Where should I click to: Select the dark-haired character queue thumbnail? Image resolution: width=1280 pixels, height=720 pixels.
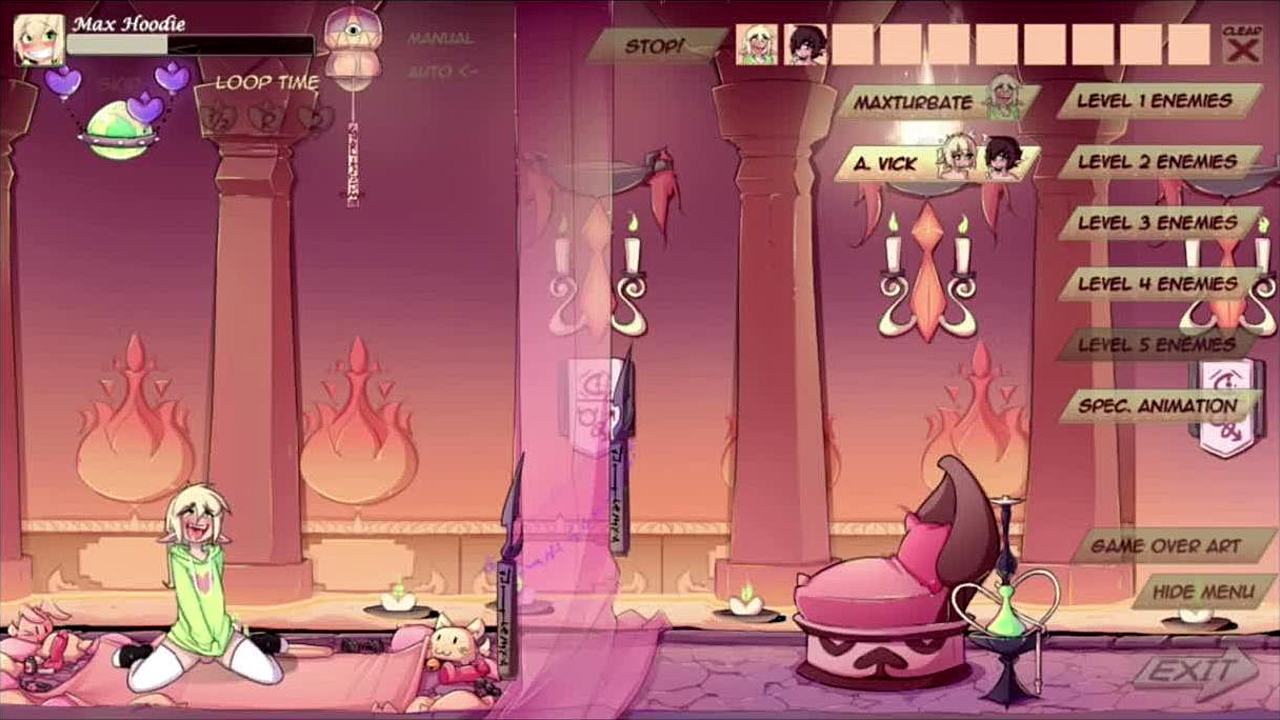(x=805, y=45)
